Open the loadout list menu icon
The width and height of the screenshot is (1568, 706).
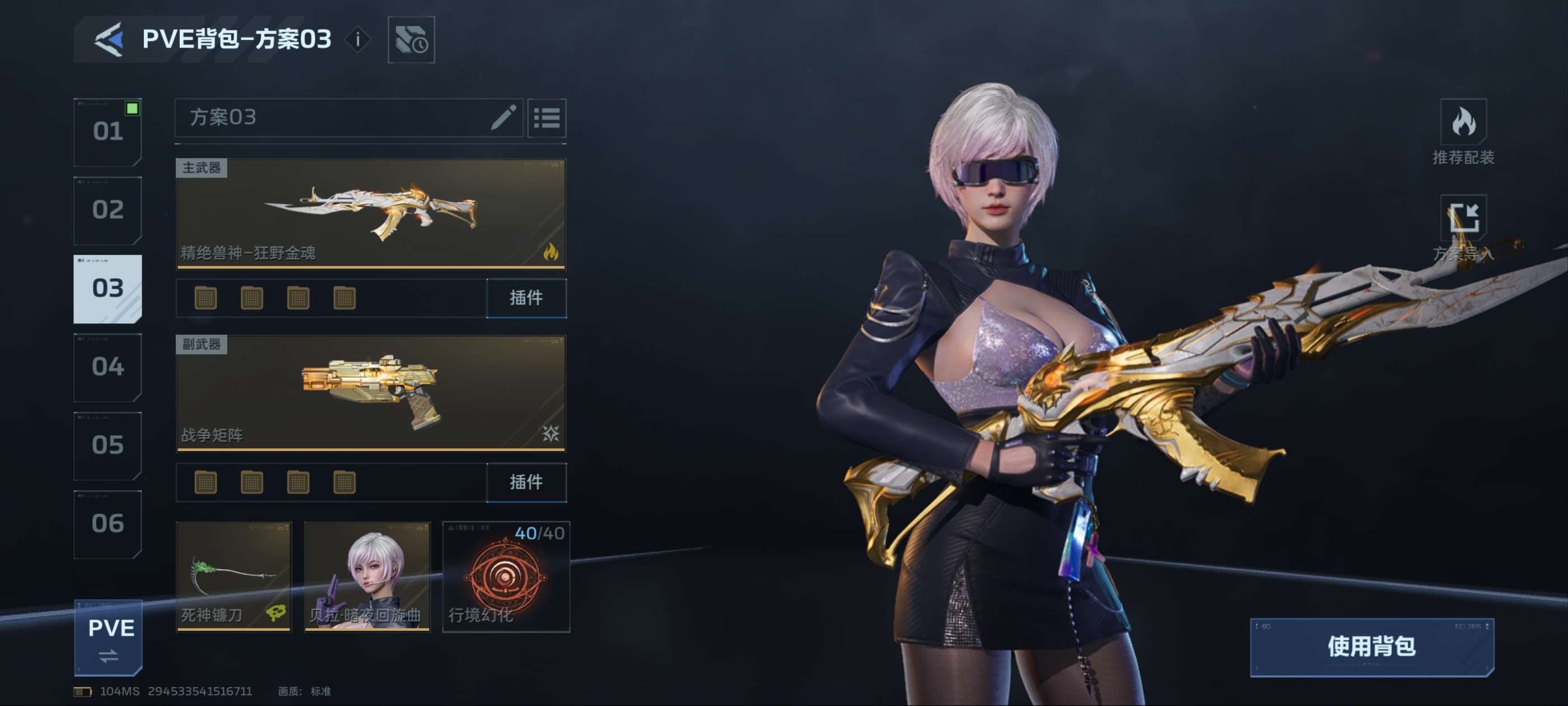point(547,118)
